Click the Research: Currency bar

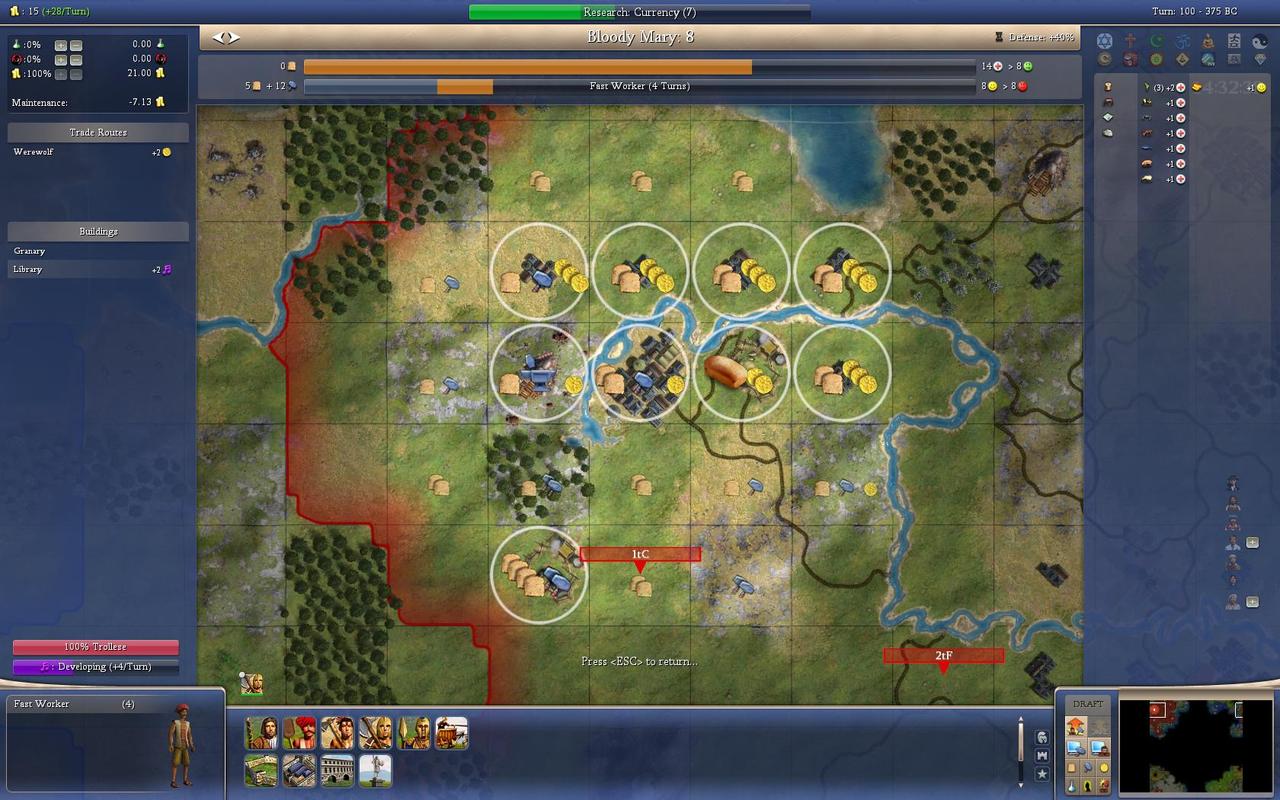640,12
